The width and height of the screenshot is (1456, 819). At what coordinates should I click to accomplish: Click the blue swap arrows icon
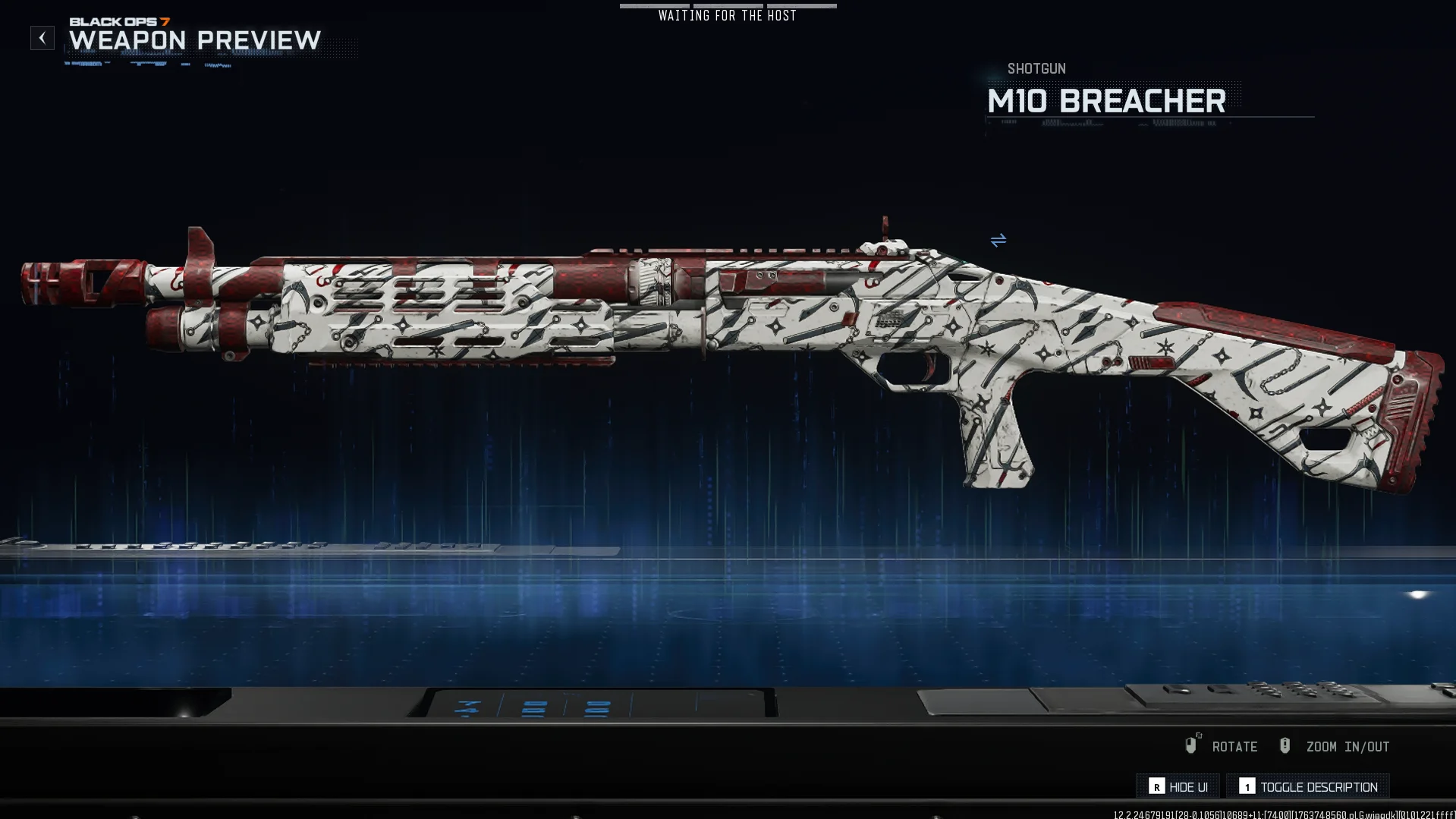click(998, 241)
